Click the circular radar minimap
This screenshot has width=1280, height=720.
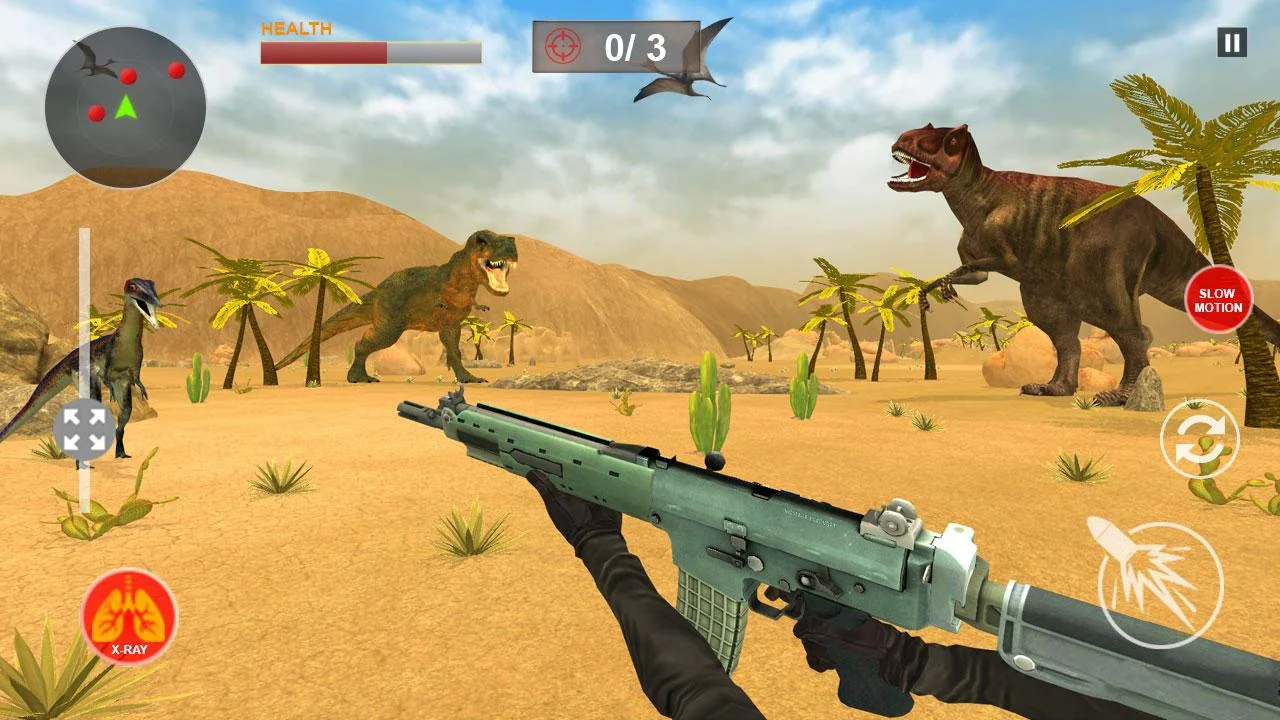click(125, 107)
